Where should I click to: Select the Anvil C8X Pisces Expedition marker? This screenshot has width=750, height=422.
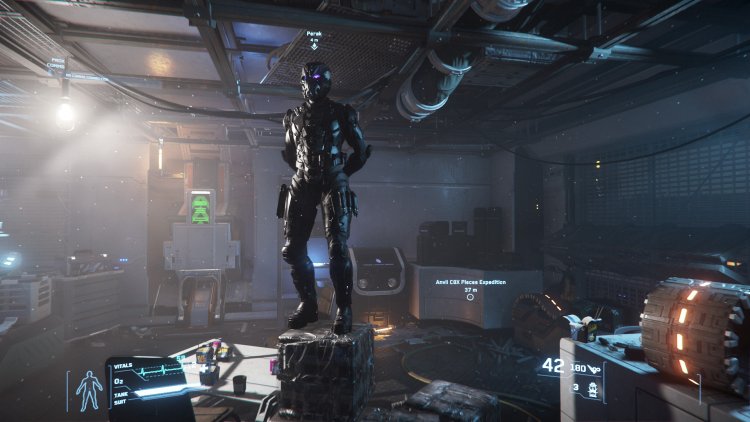point(470,297)
